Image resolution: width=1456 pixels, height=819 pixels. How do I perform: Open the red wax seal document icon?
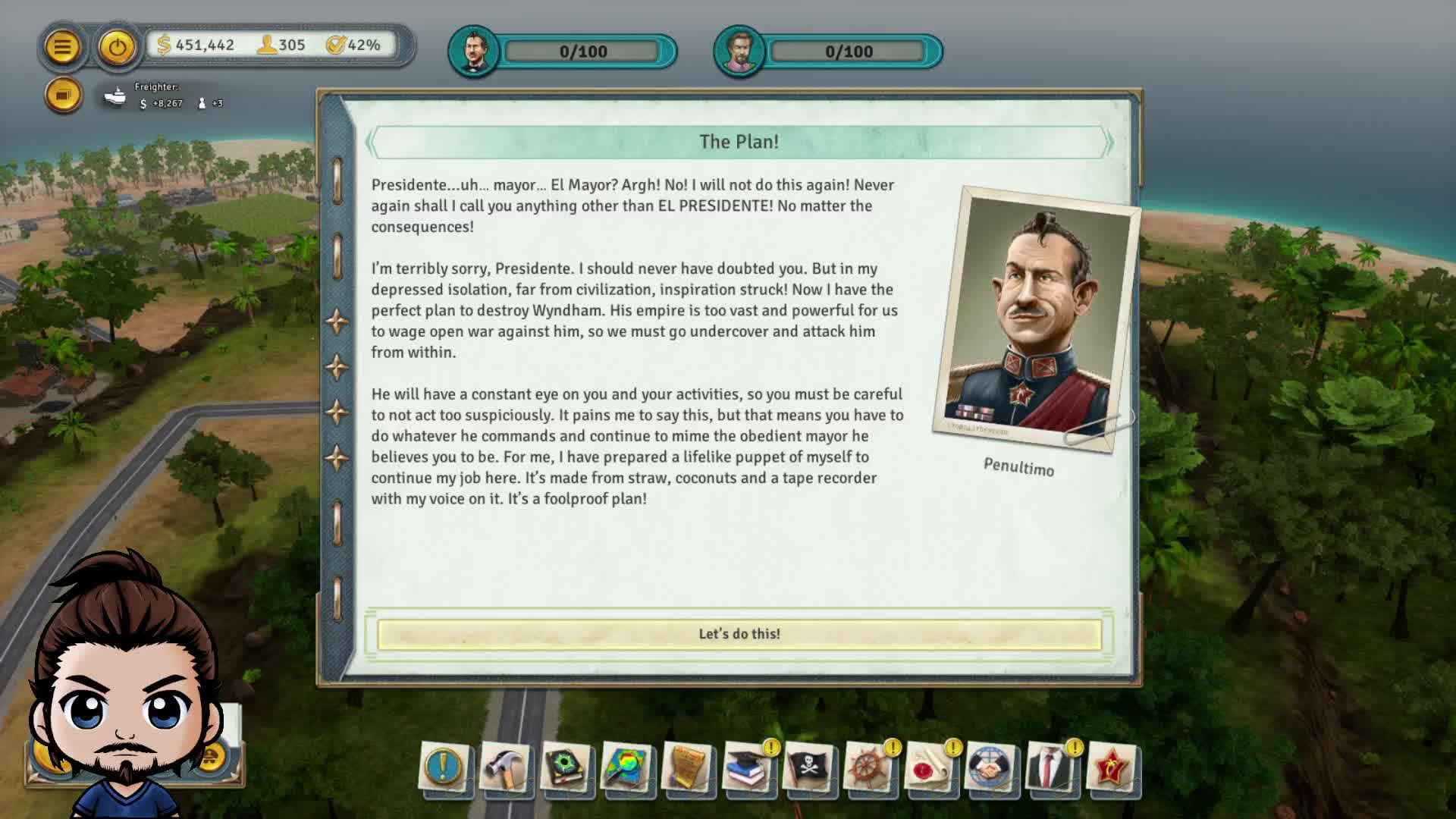930,767
